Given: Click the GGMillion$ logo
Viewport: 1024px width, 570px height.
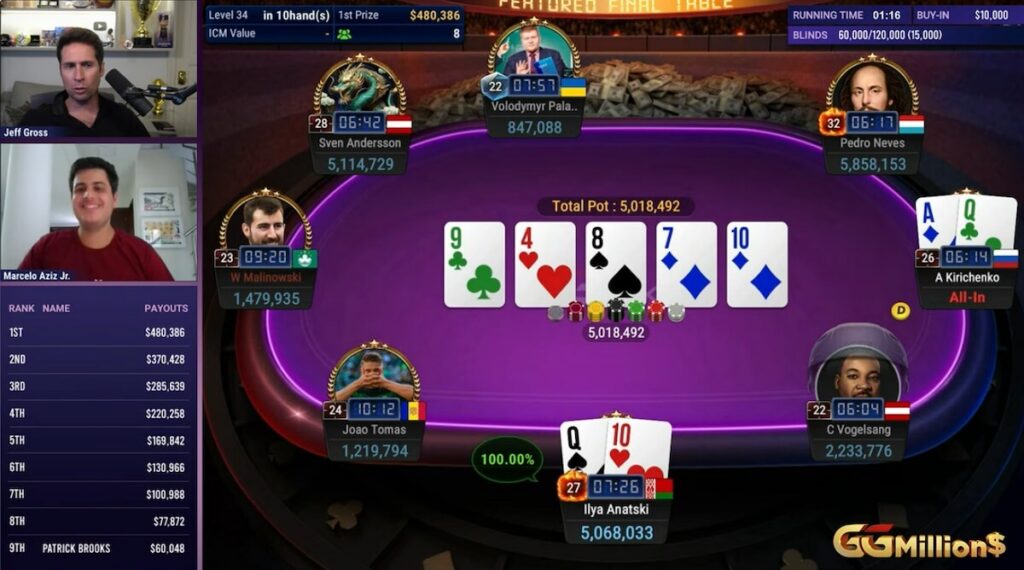Looking at the screenshot, I should click(x=919, y=543).
